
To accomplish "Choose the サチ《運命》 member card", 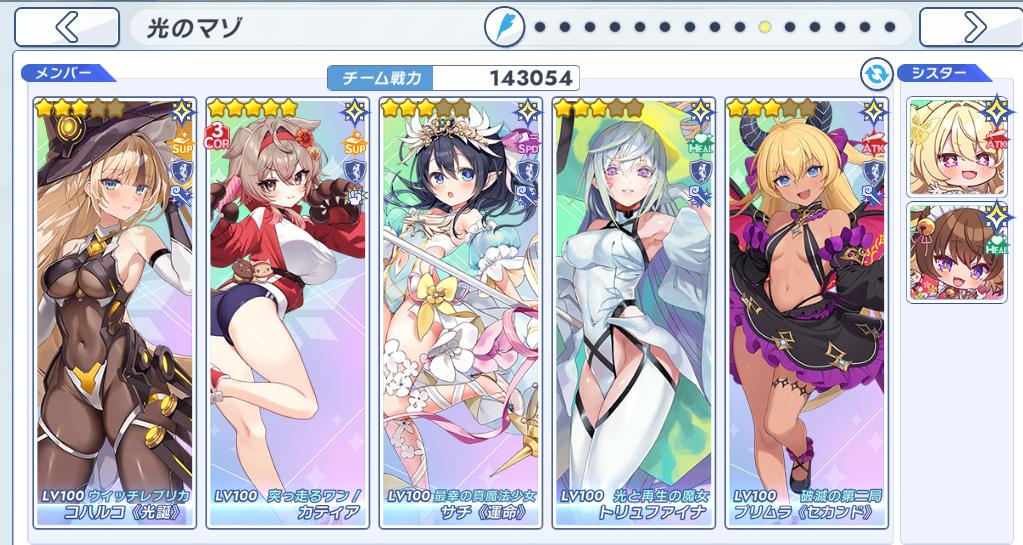I will (x=461, y=312).
